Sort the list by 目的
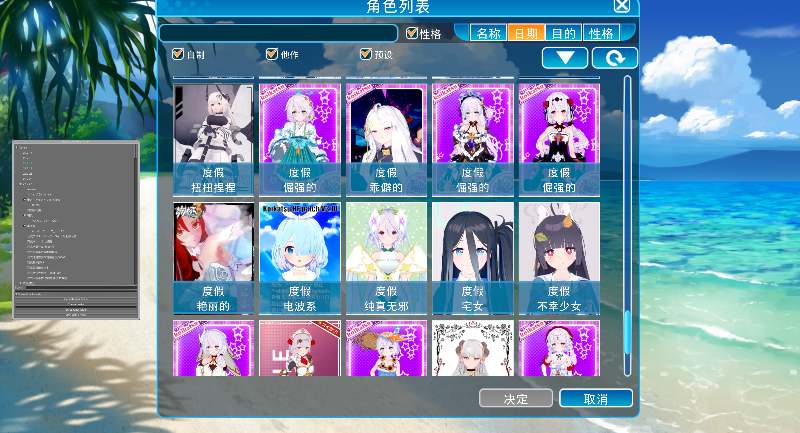 pyautogui.click(x=564, y=33)
